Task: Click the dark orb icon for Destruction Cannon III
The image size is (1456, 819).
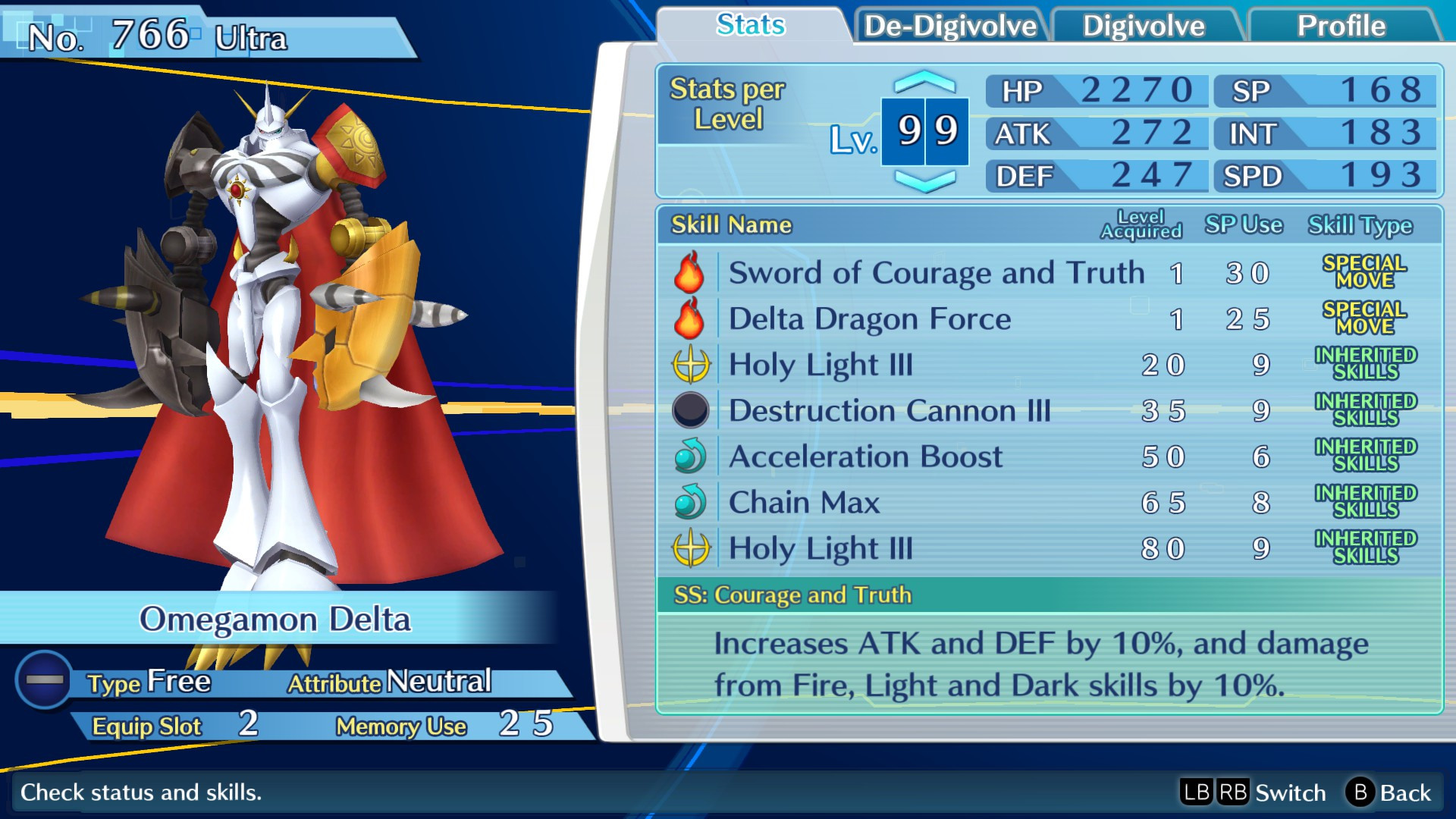Action: click(689, 410)
